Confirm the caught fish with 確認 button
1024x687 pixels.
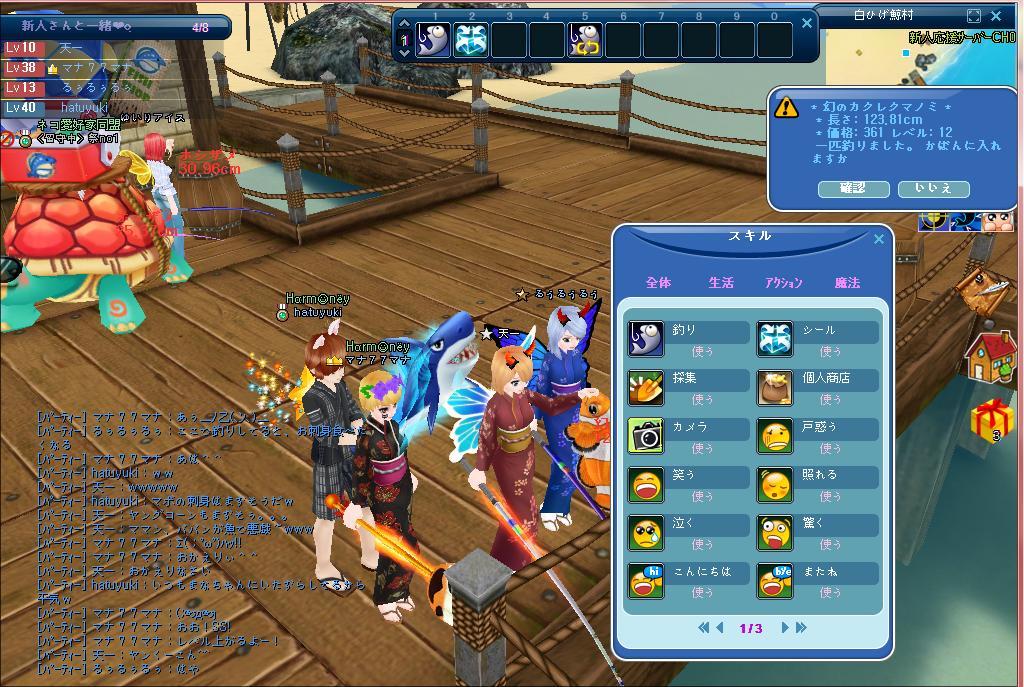(x=853, y=188)
